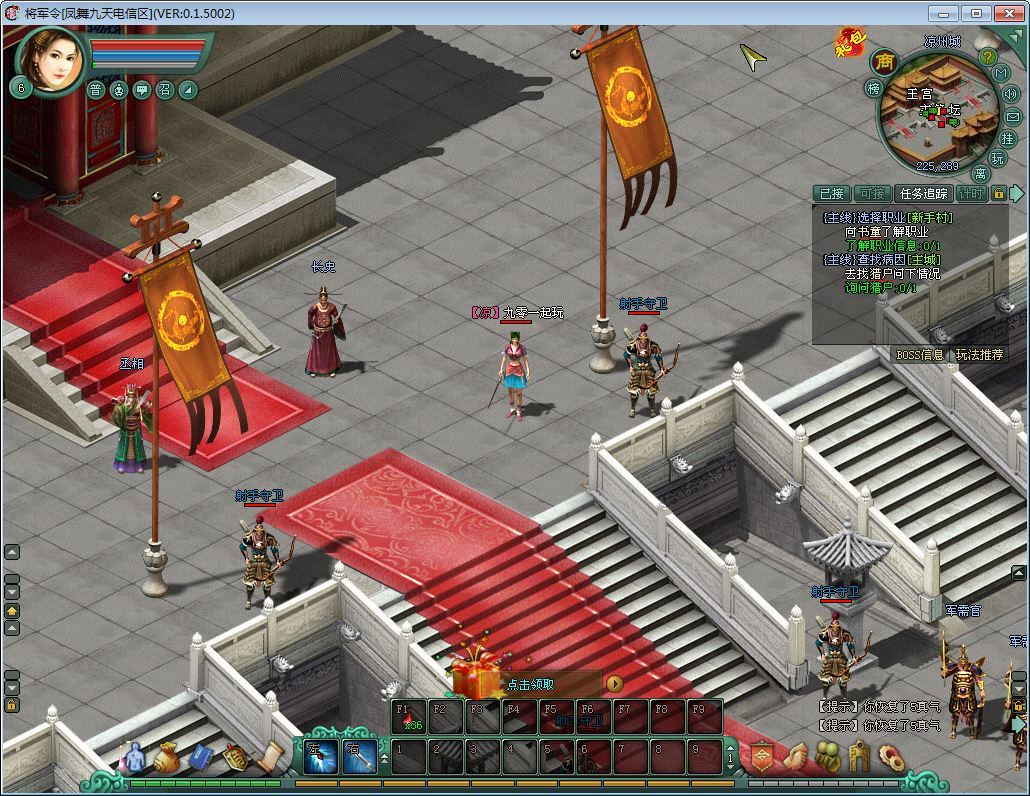Open the money bag inventory icon
This screenshot has width=1030, height=796.
coord(166,757)
